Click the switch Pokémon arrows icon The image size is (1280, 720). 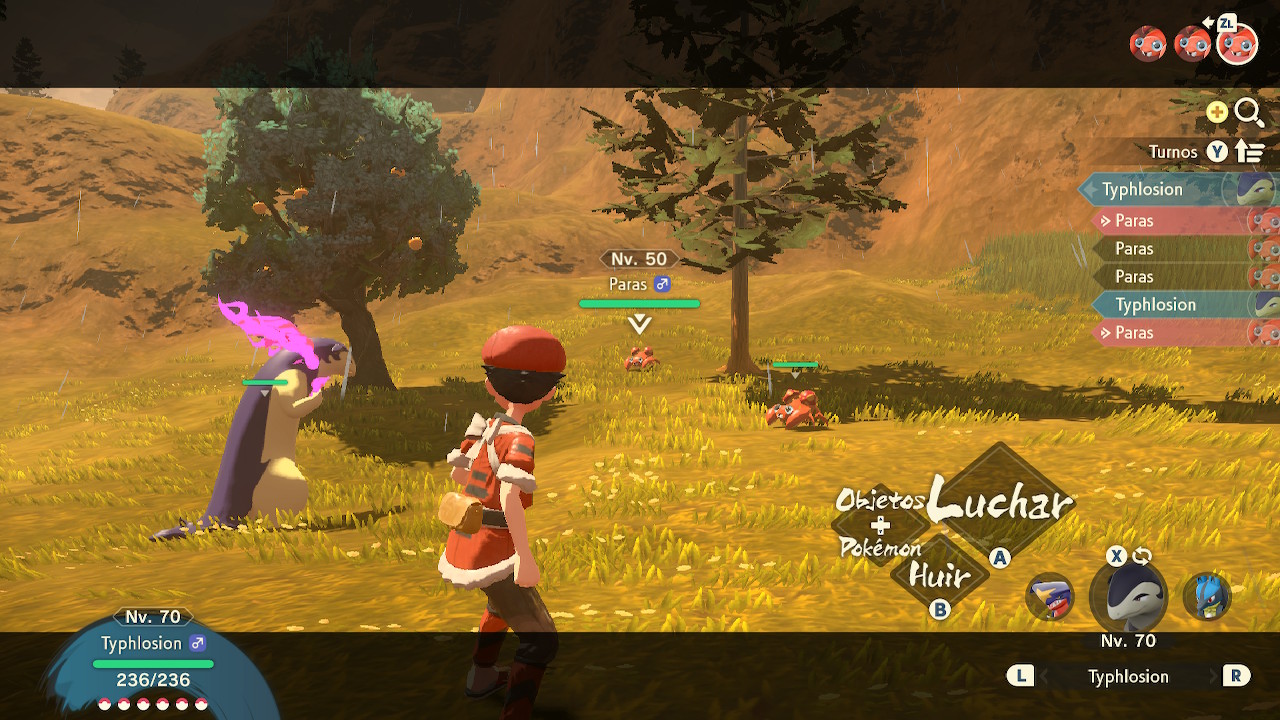(x=1143, y=556)
